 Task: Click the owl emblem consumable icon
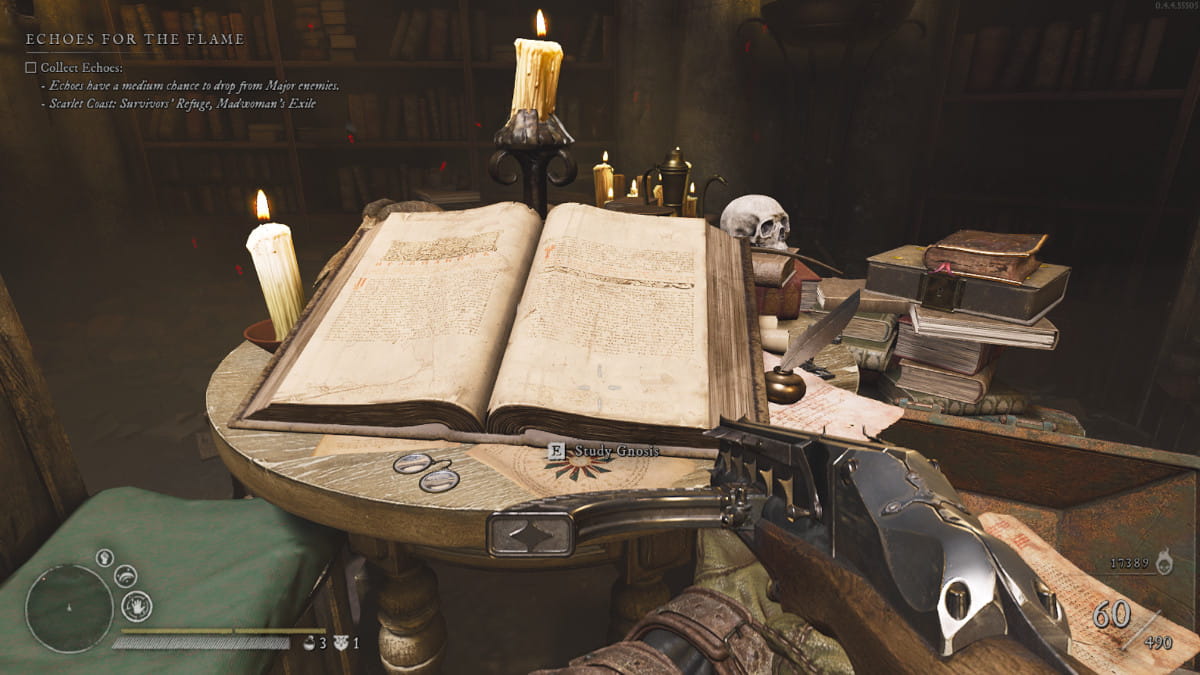point(340,643)
